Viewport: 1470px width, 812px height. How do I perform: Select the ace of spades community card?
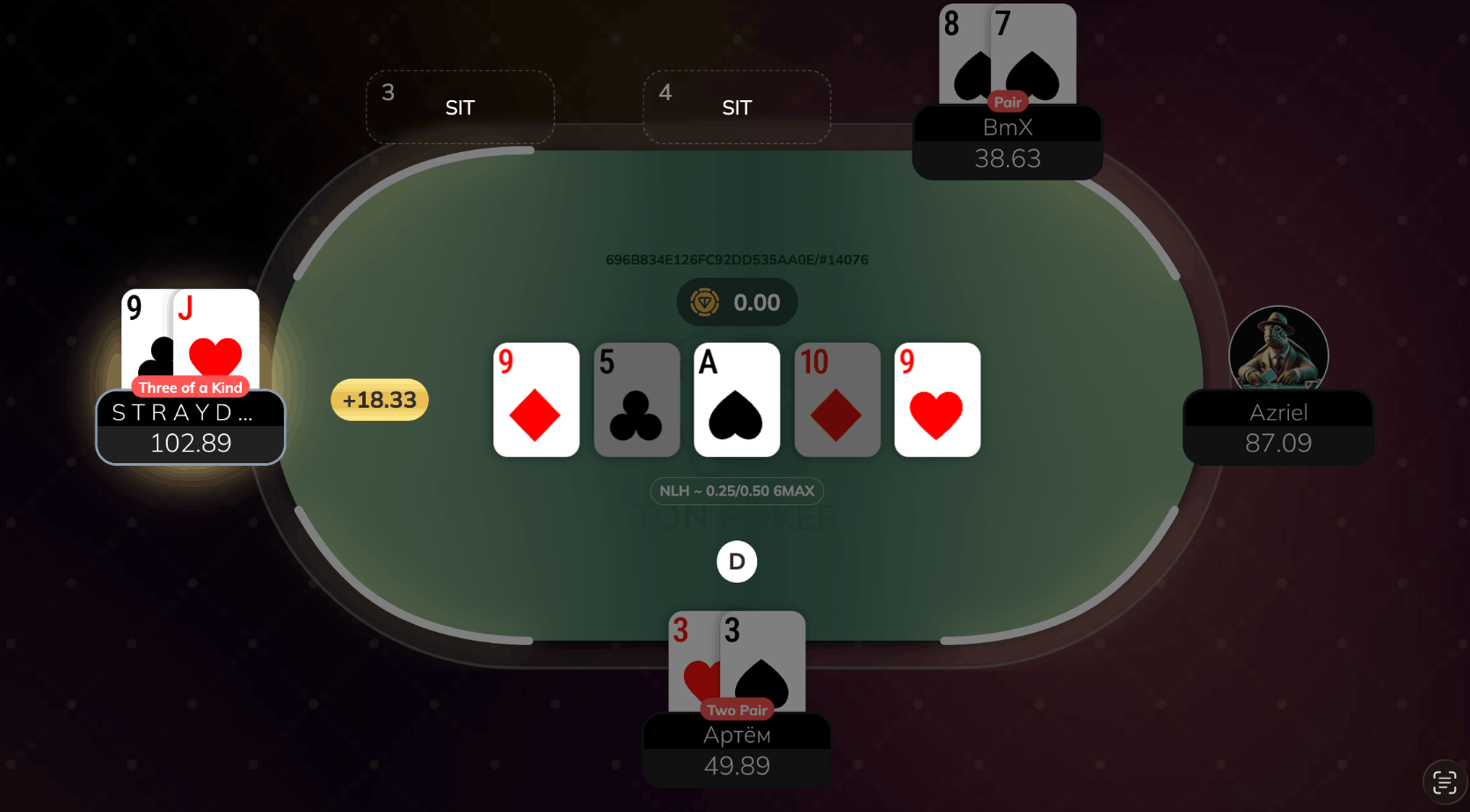tap(737, 400)
